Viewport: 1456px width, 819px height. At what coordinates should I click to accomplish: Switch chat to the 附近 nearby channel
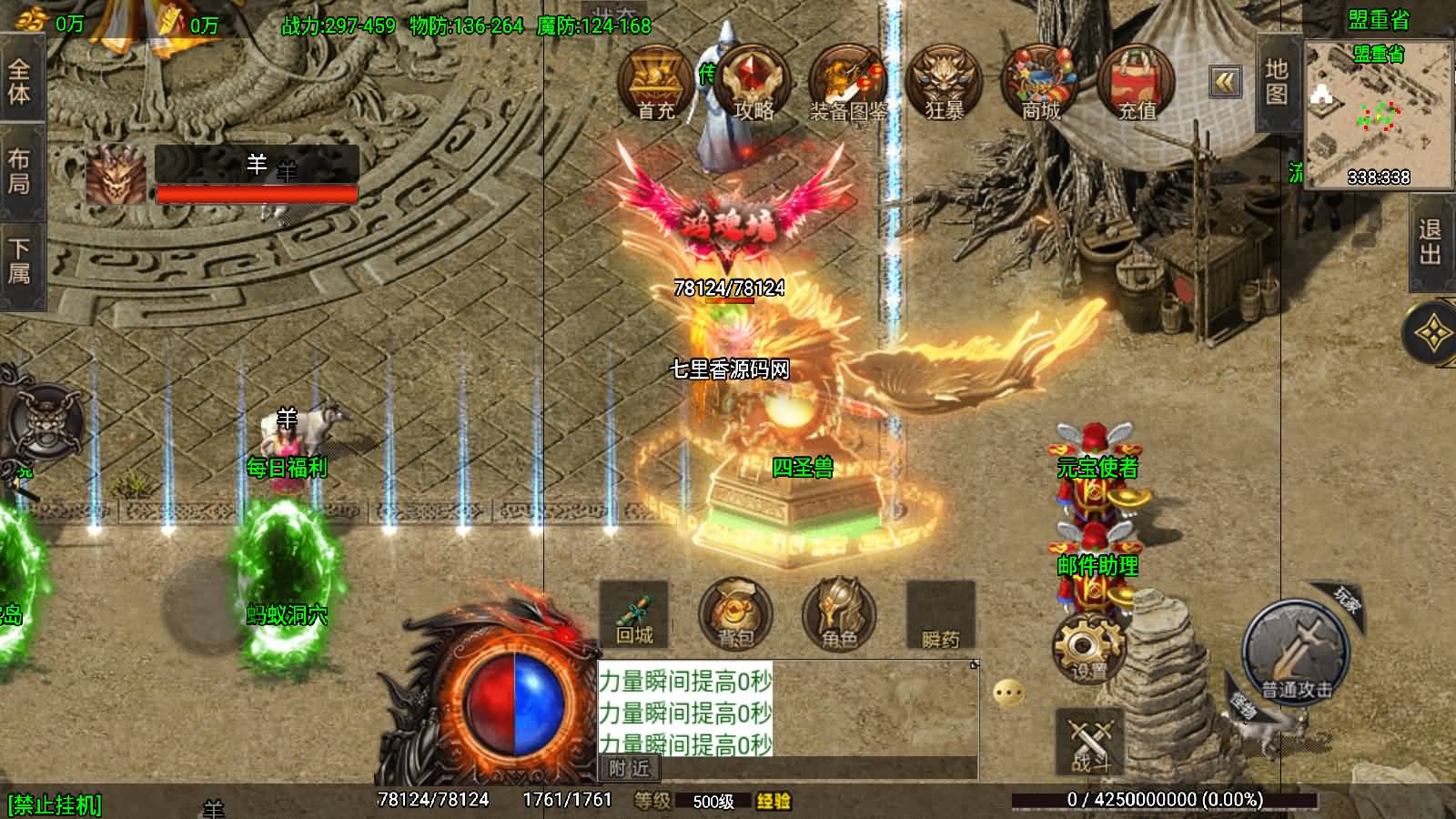[629, 769]
